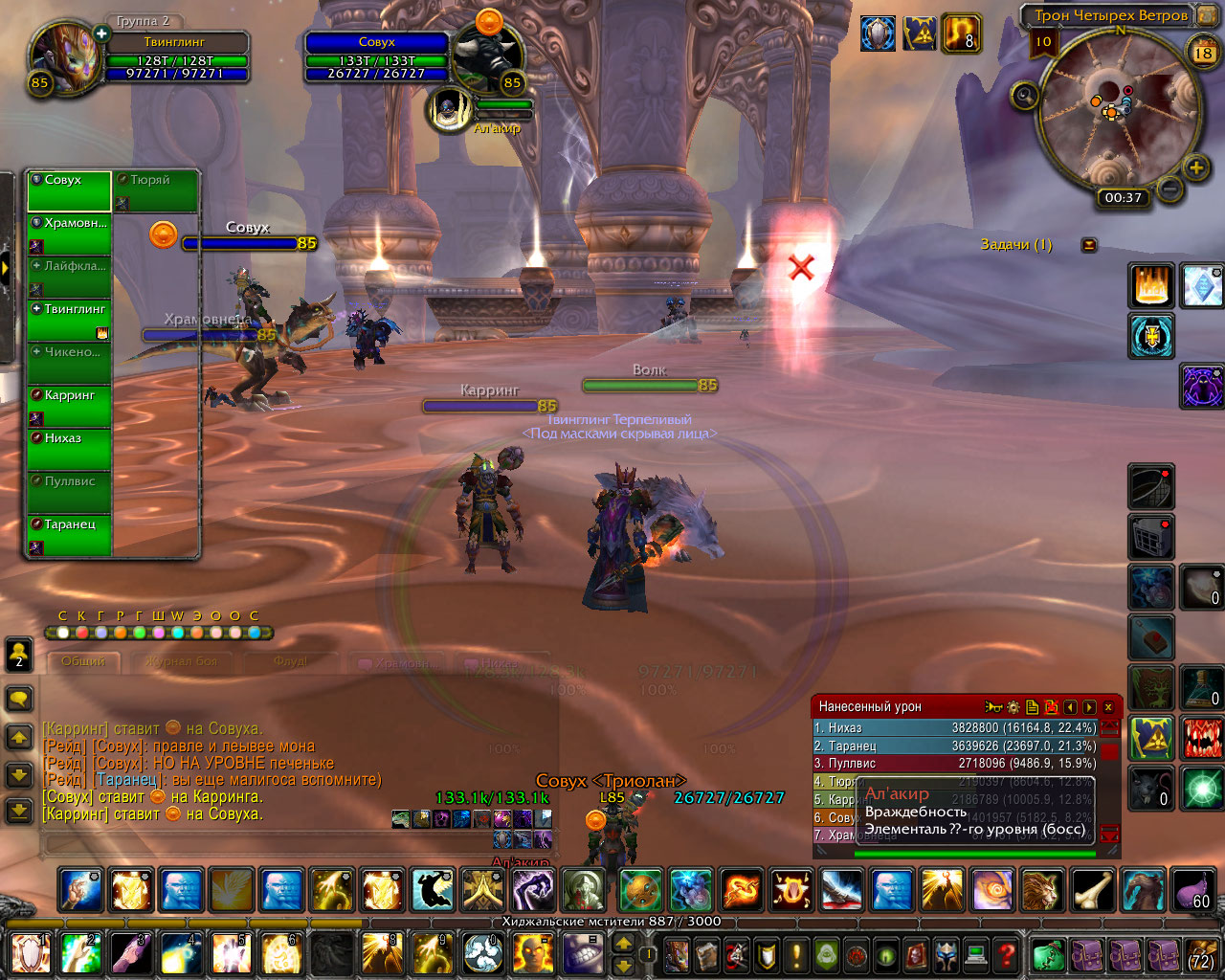Select Нихаз row in the damage meter
This screenshot has height=980, width=1225.
(954, 728)
